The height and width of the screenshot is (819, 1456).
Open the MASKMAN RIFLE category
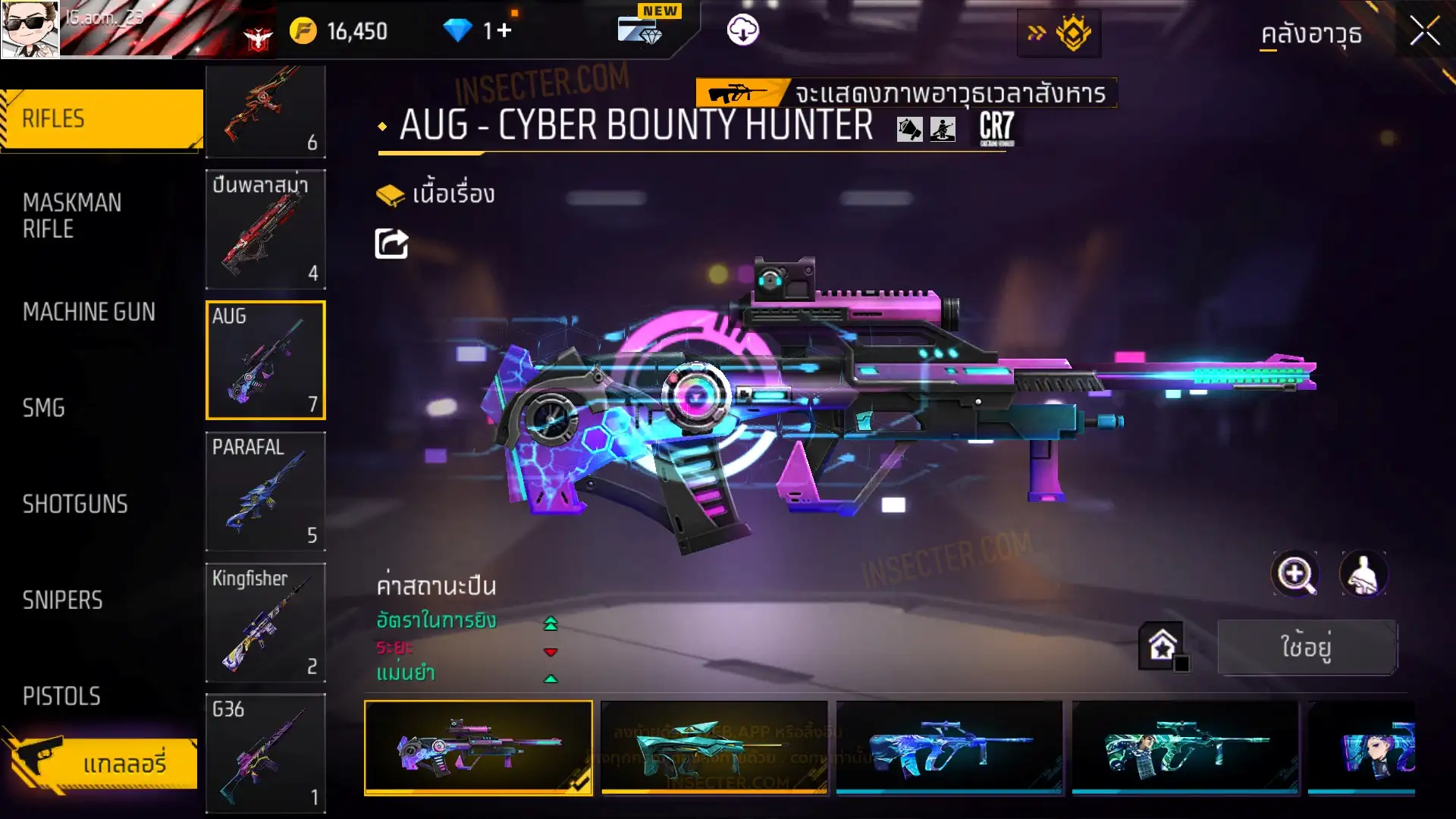point(72,216)
